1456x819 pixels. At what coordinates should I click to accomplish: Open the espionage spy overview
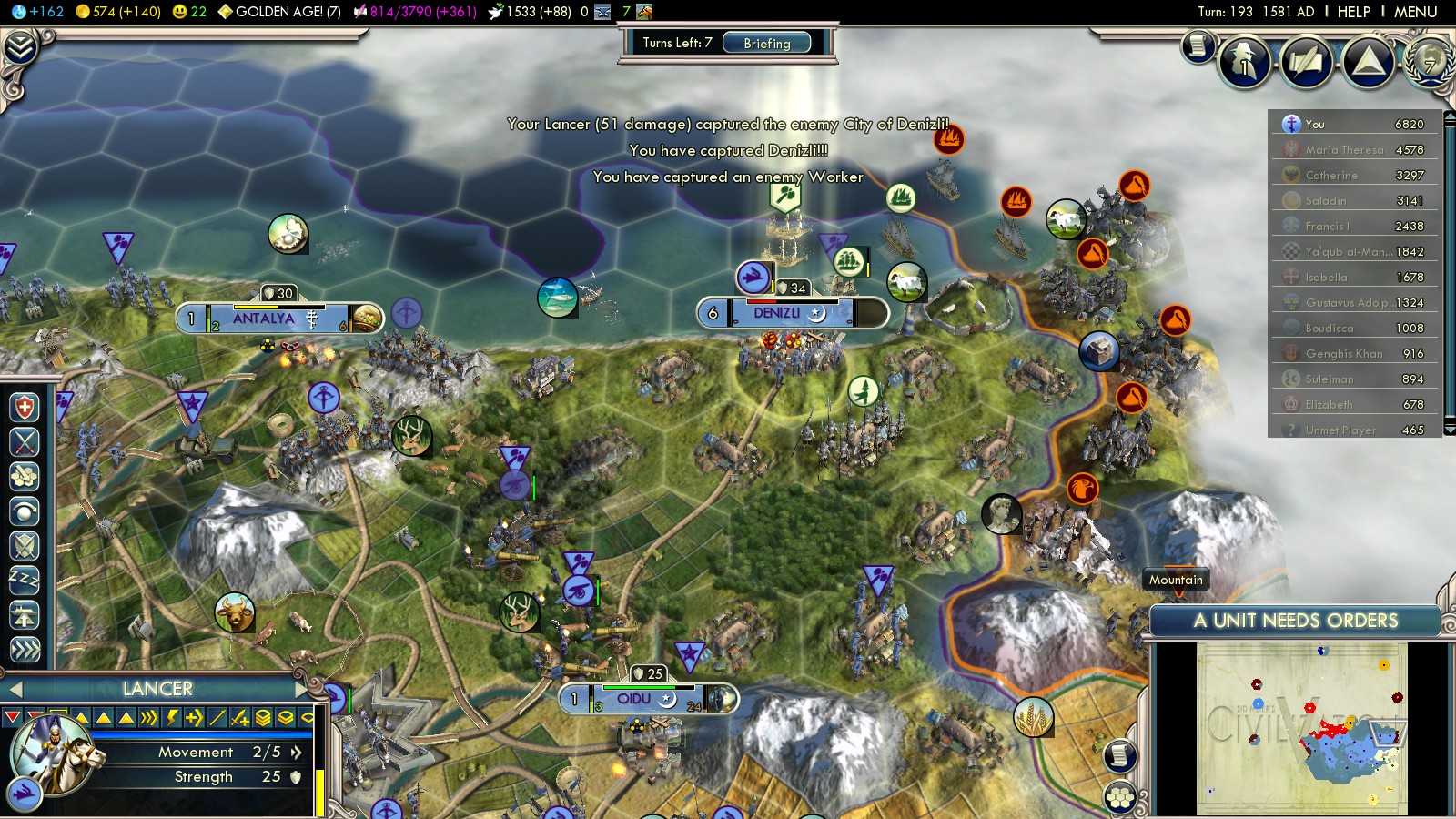1244,62
